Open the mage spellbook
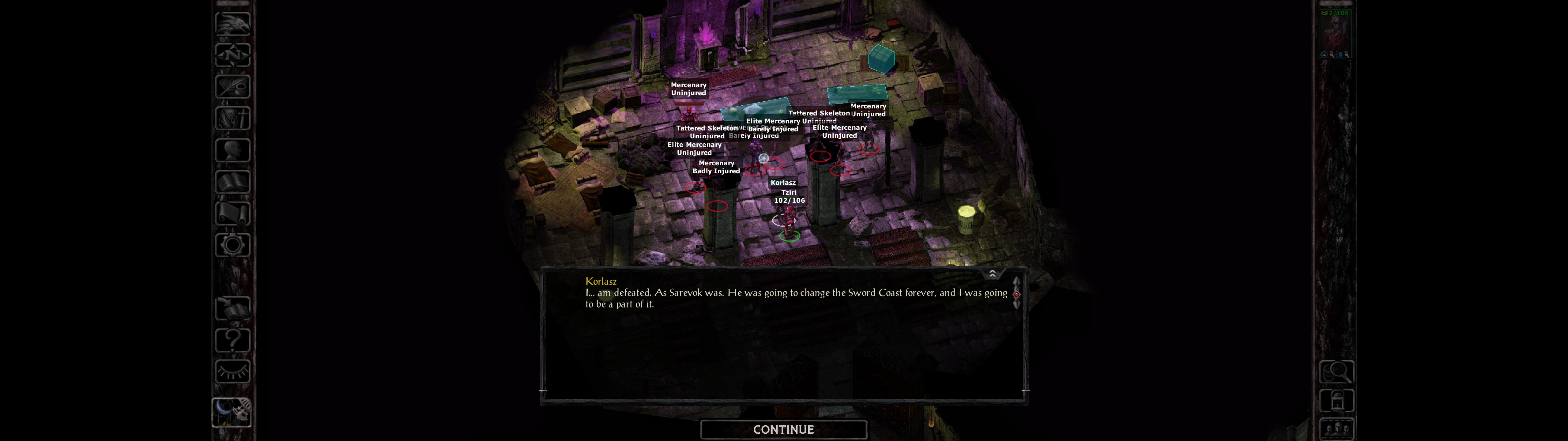1568x441 pixels. (x=232, y=182)
